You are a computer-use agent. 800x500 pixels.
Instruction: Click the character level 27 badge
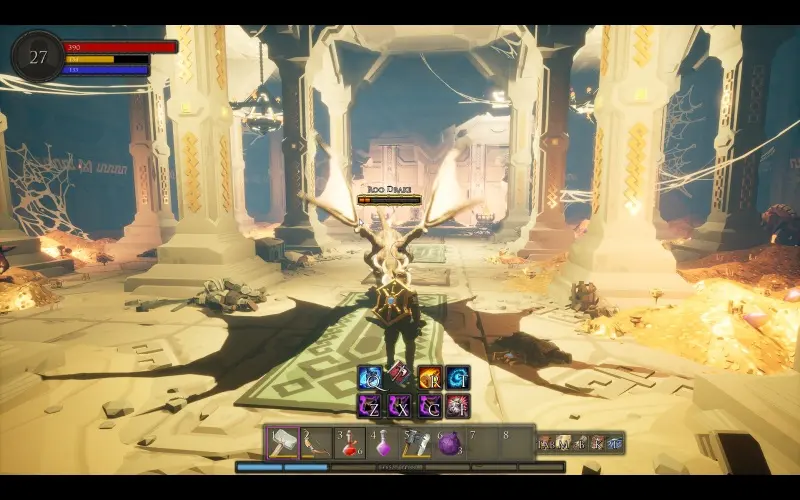(x=37, y=56)
